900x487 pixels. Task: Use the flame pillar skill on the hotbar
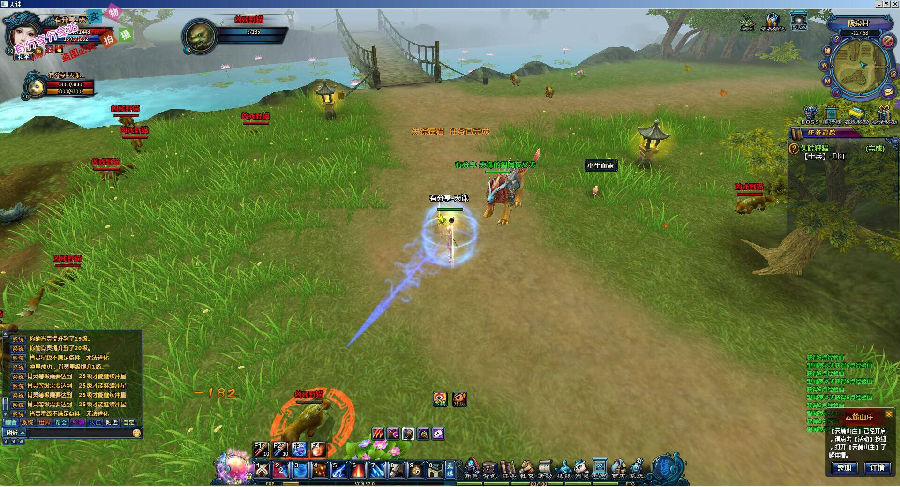[356, 469]
